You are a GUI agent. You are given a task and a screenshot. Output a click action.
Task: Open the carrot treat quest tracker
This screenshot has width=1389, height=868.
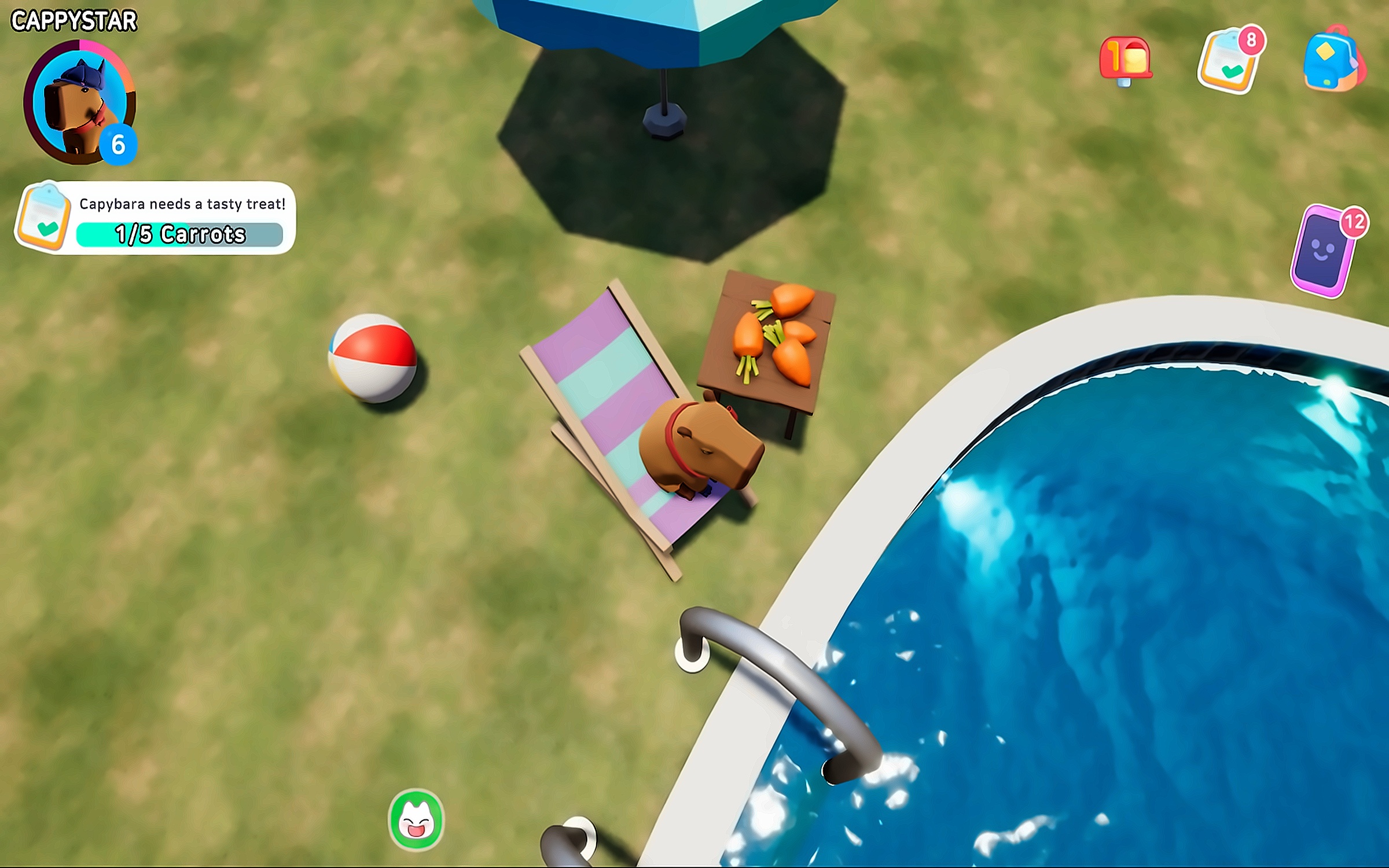(155, 219)
